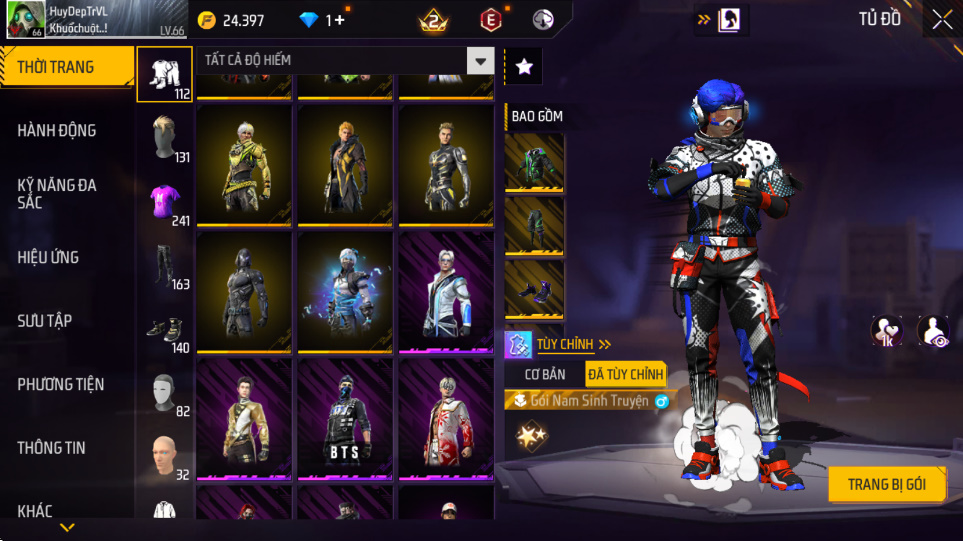Select the Đã Tùy Chỉnh style tab
The height and width of the screenshot is (541, 963).
626,374
